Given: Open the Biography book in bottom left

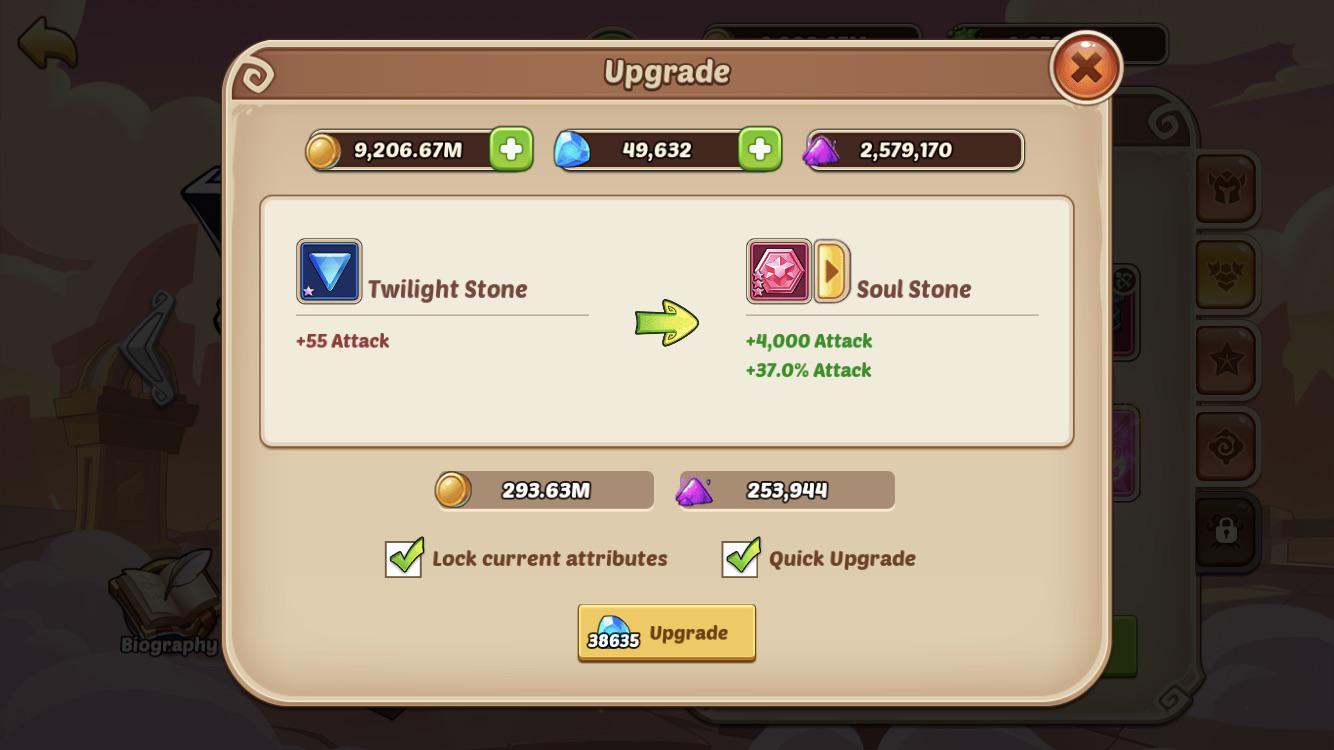Looking at the screenshot, I should 163,610.
